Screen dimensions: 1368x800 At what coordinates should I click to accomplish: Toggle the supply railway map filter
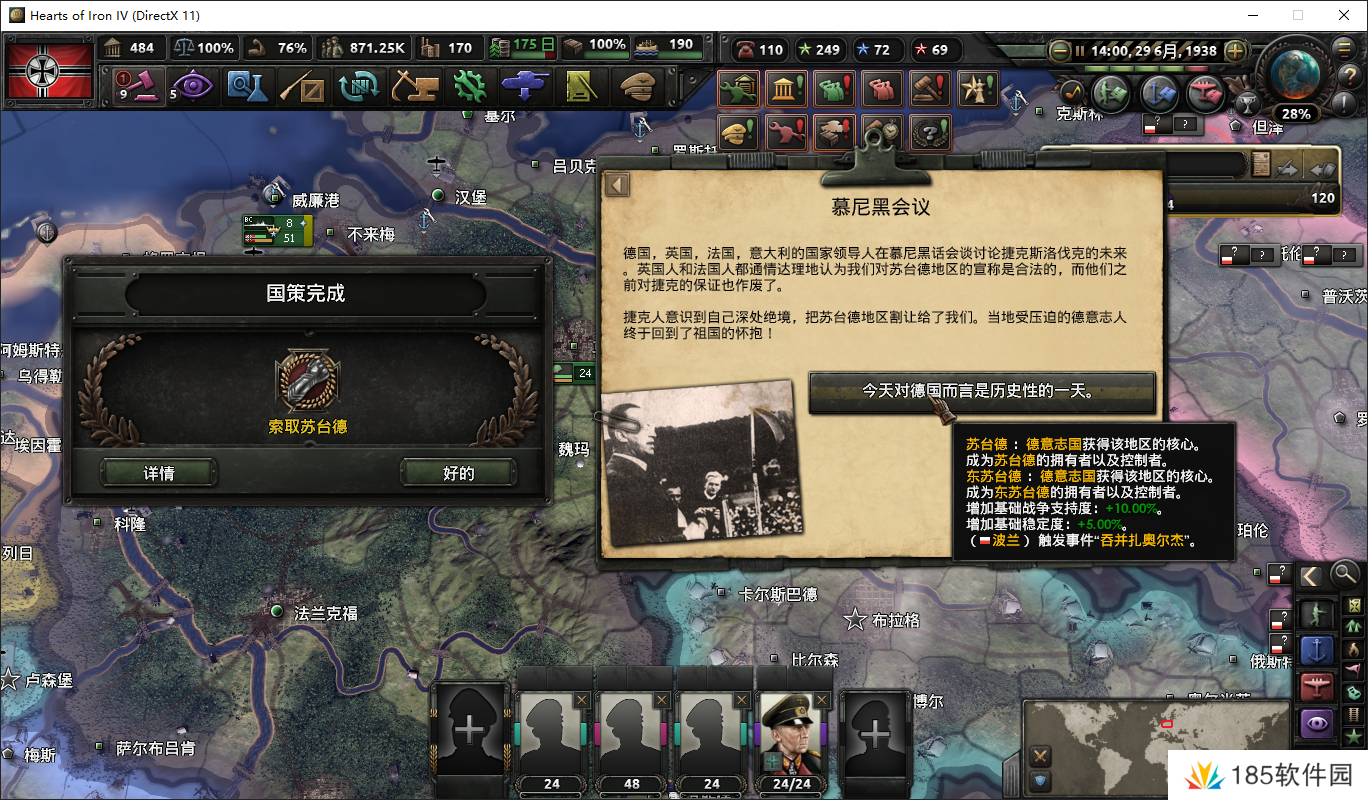pyautogui.click(x=1354, y=715)
